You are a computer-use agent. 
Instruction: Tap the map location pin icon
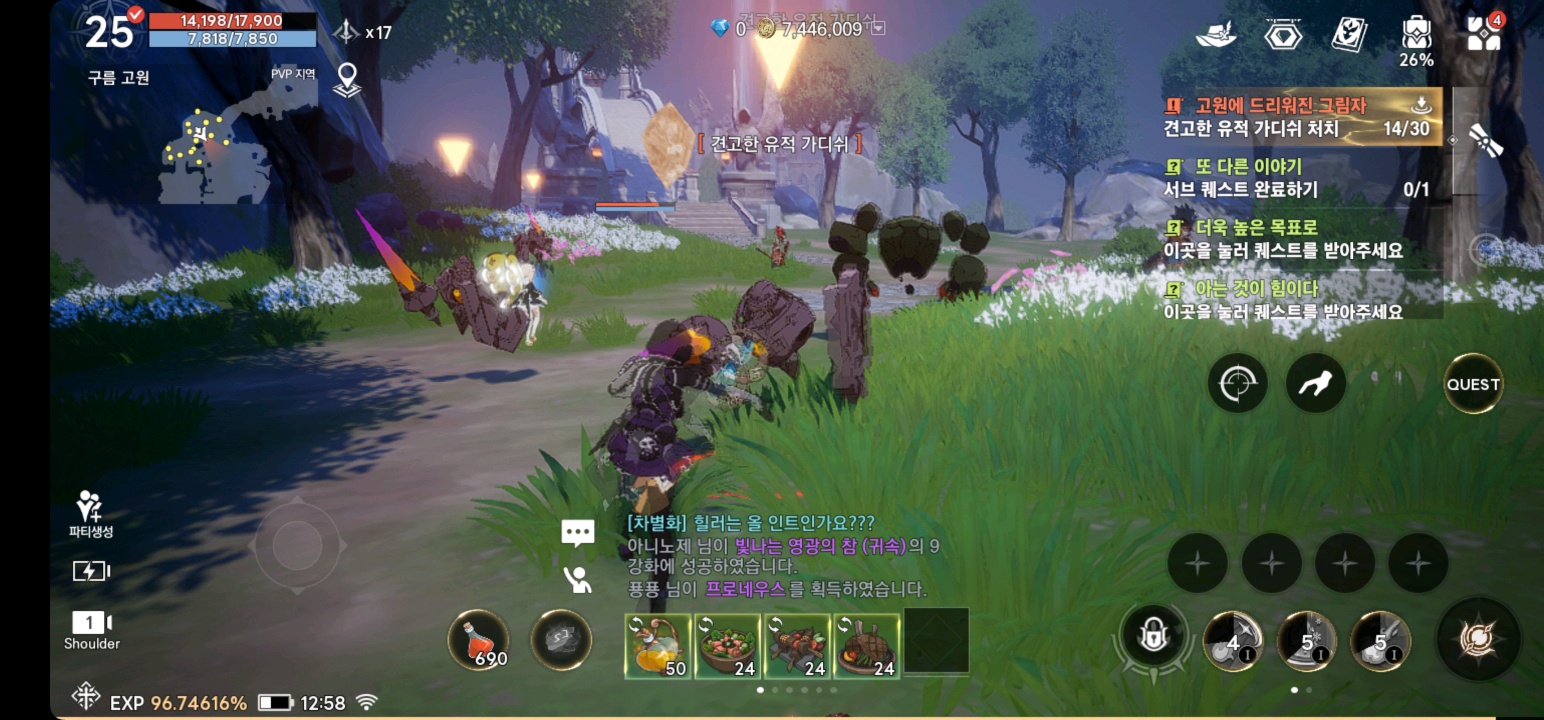pos(347,79)
